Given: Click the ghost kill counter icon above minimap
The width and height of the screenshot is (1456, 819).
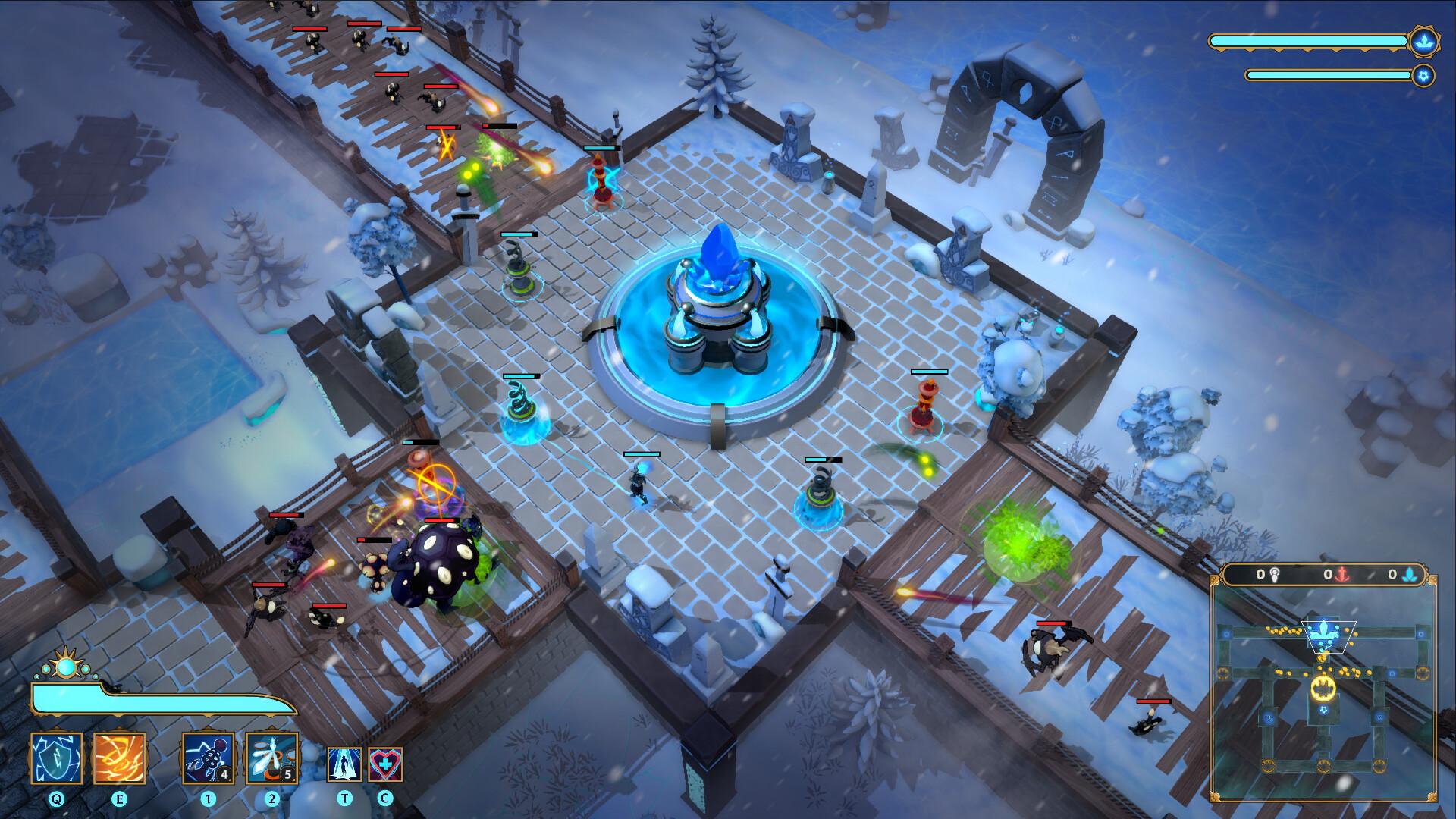Looking at the screenshot, I should click(1276, 575).
